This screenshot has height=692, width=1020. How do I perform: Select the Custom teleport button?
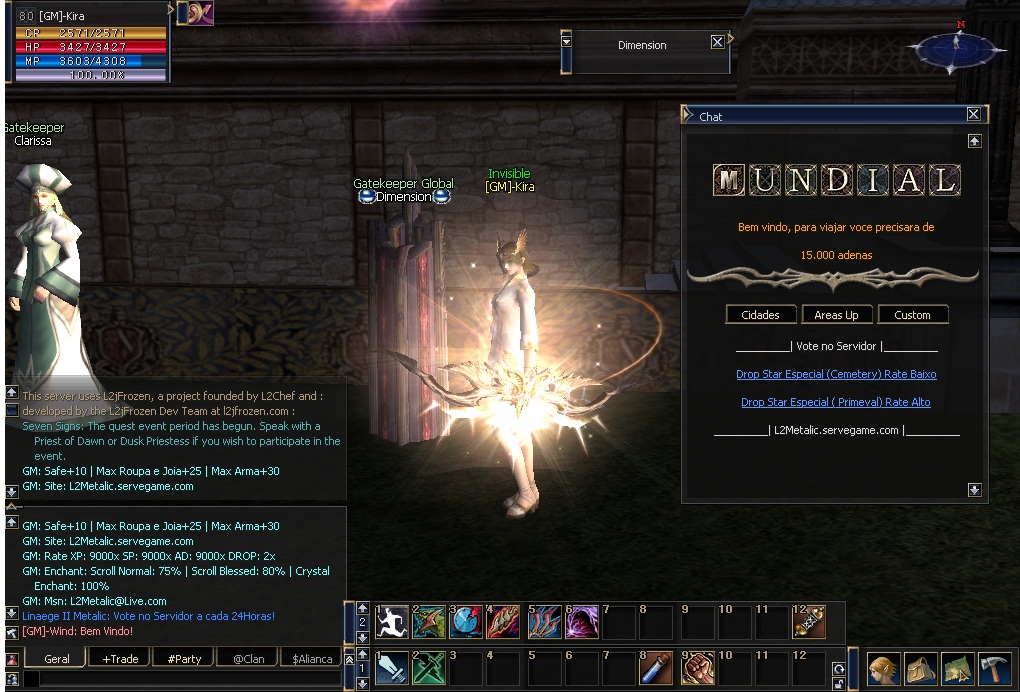912,315
